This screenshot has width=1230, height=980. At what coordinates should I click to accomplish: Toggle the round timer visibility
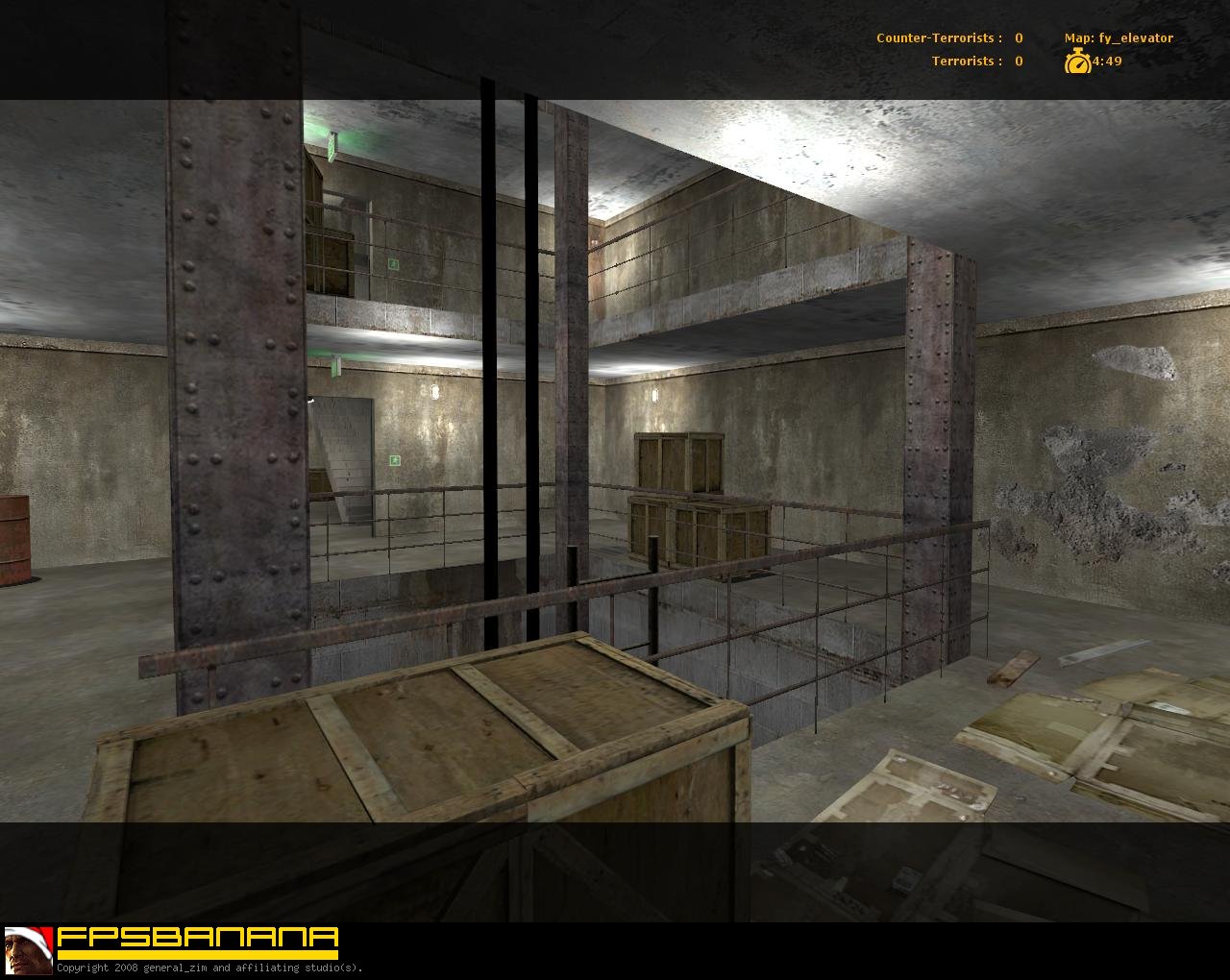[x=1105, y=61]
